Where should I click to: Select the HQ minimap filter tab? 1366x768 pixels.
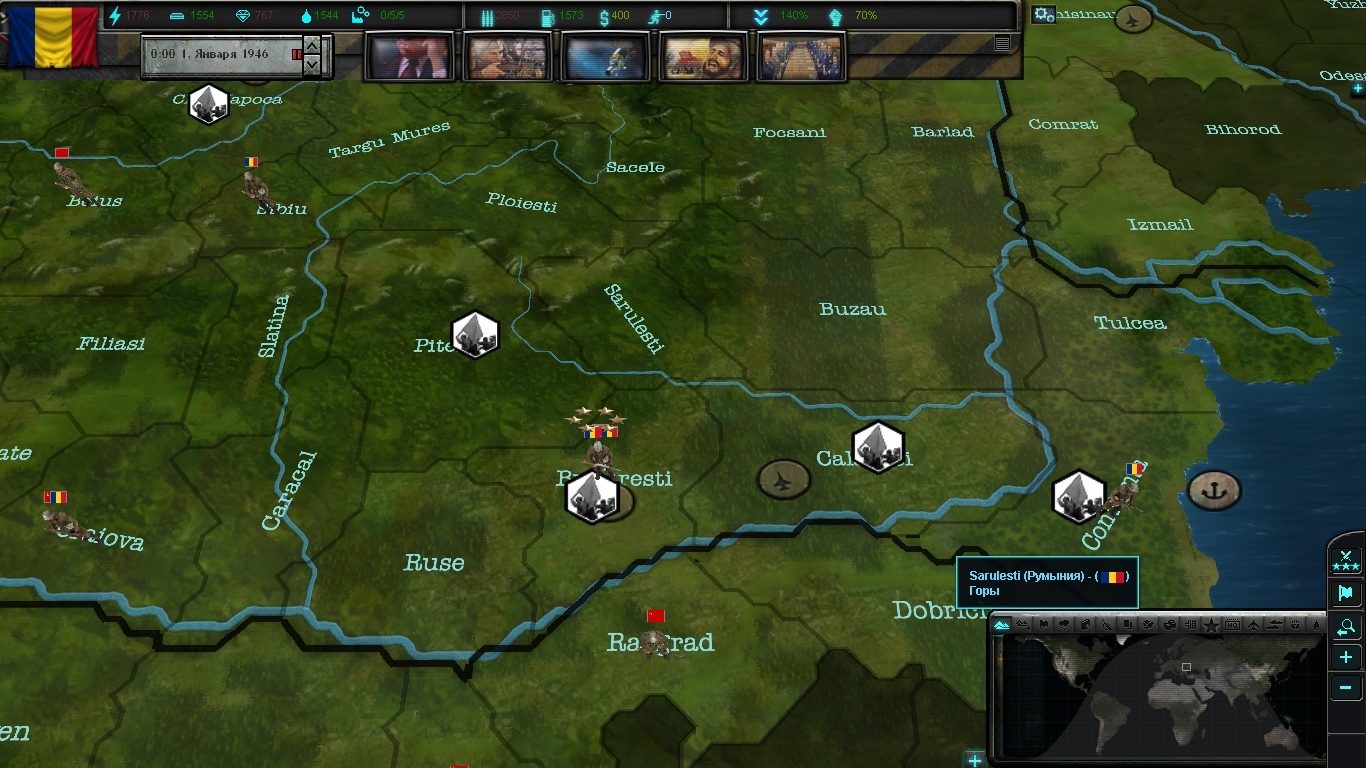[1232, 625]
